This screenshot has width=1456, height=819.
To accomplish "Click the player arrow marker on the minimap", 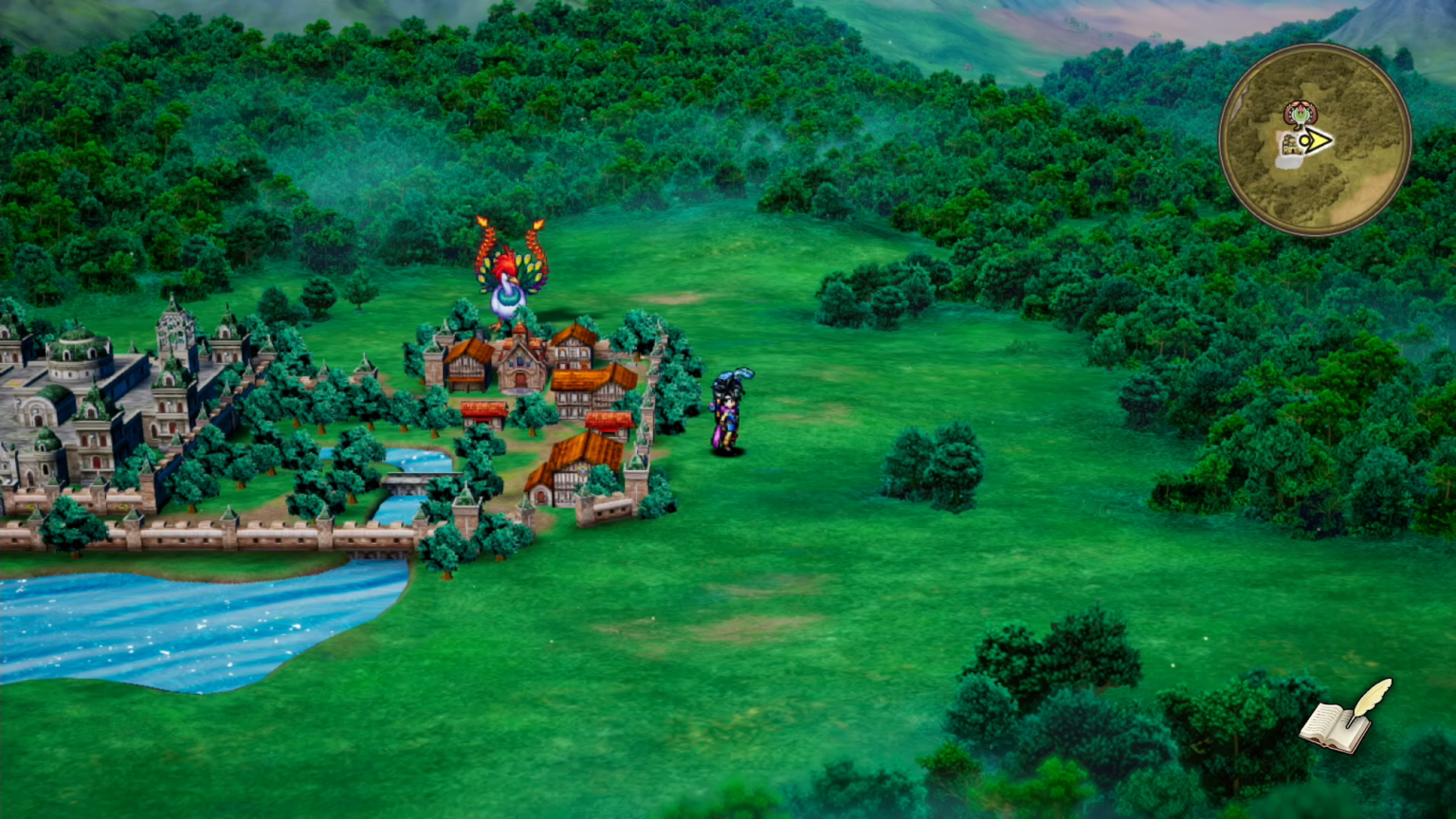I will pos(1315,139).
